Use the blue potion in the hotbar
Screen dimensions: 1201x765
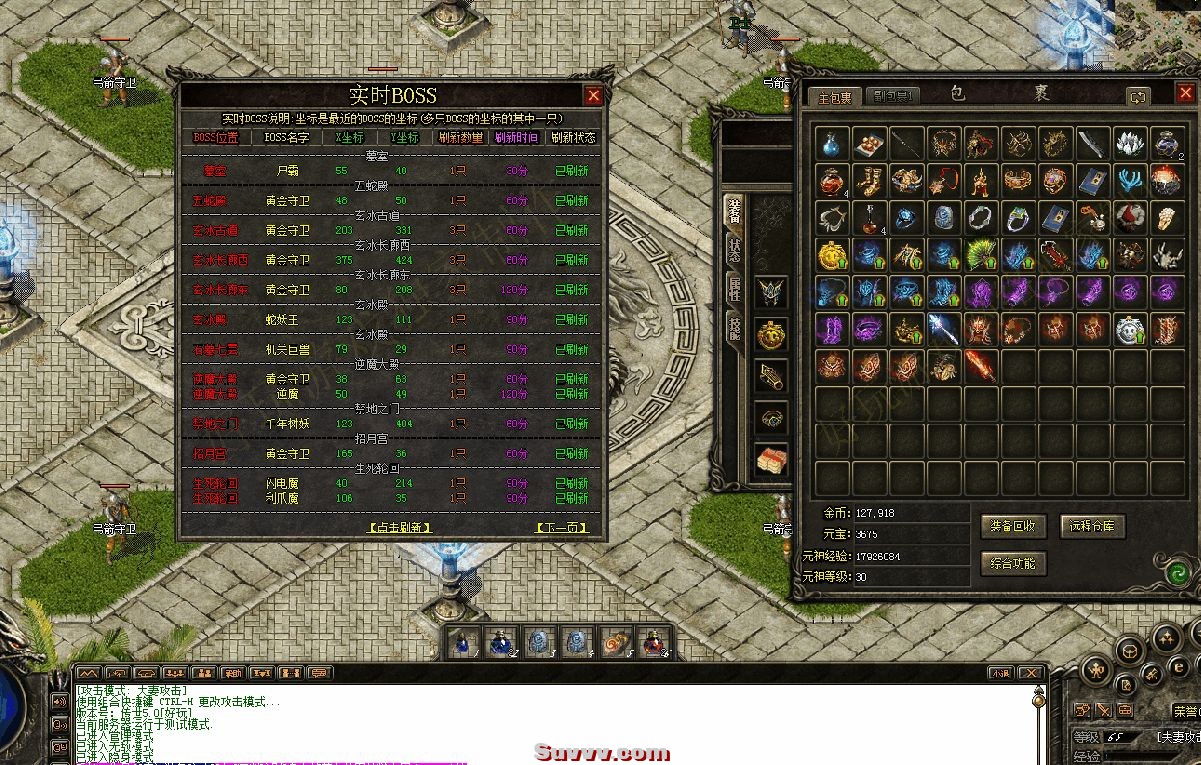(462, 642)
